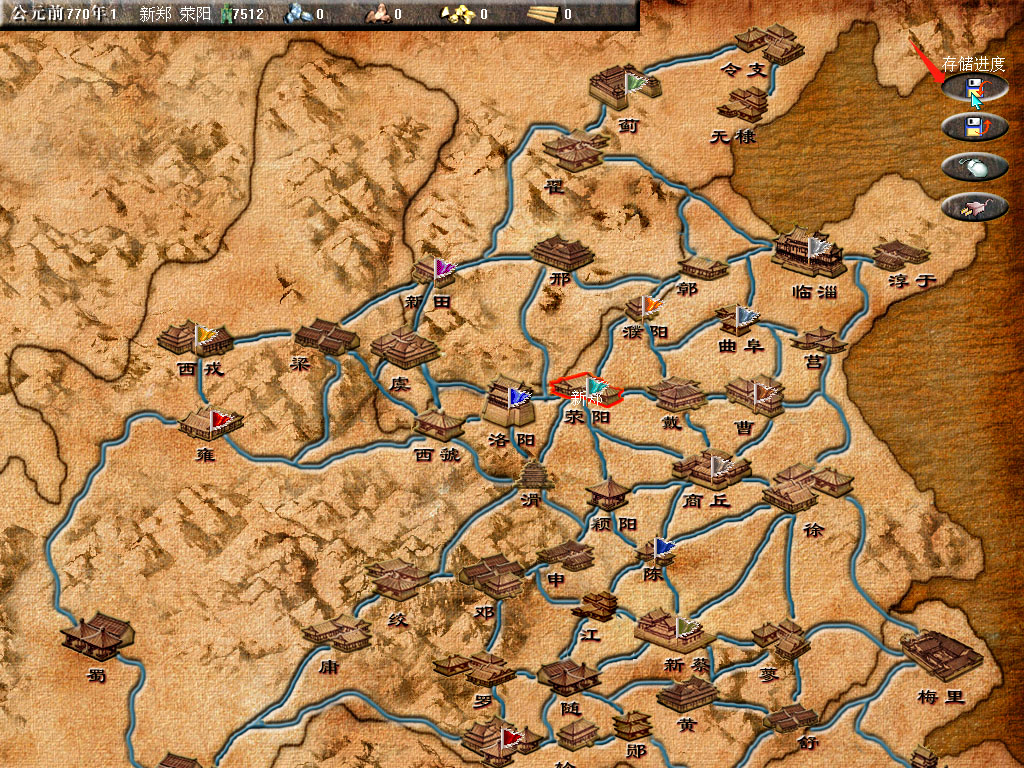Select the city of 濮阳
Screen dimensions: 1024x768
click(642, 307)
